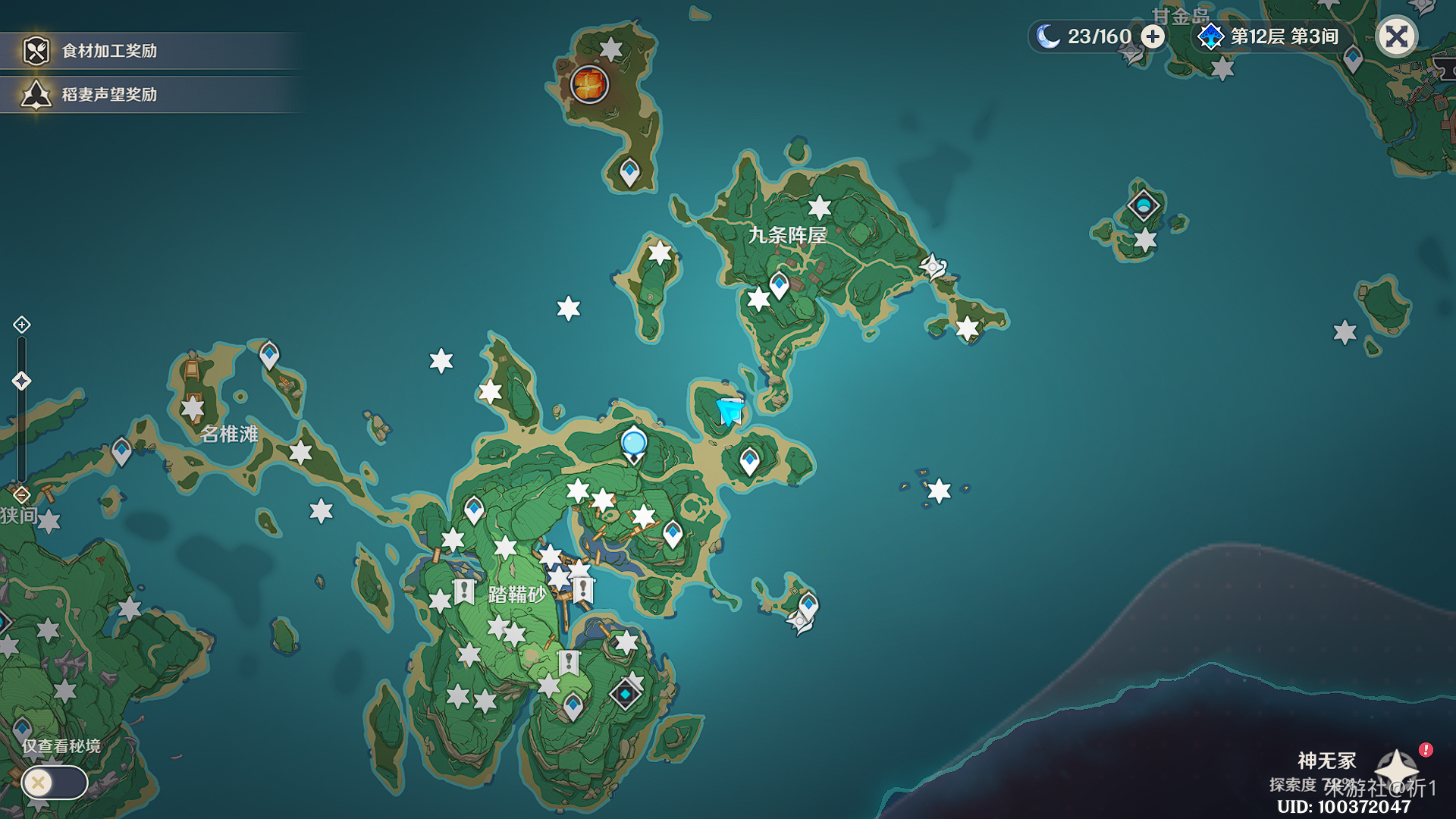Image resolution: width=1456 pixels, height=819 pixels.
Task: Click the map zoom slider handle
Action: point(21,381)
